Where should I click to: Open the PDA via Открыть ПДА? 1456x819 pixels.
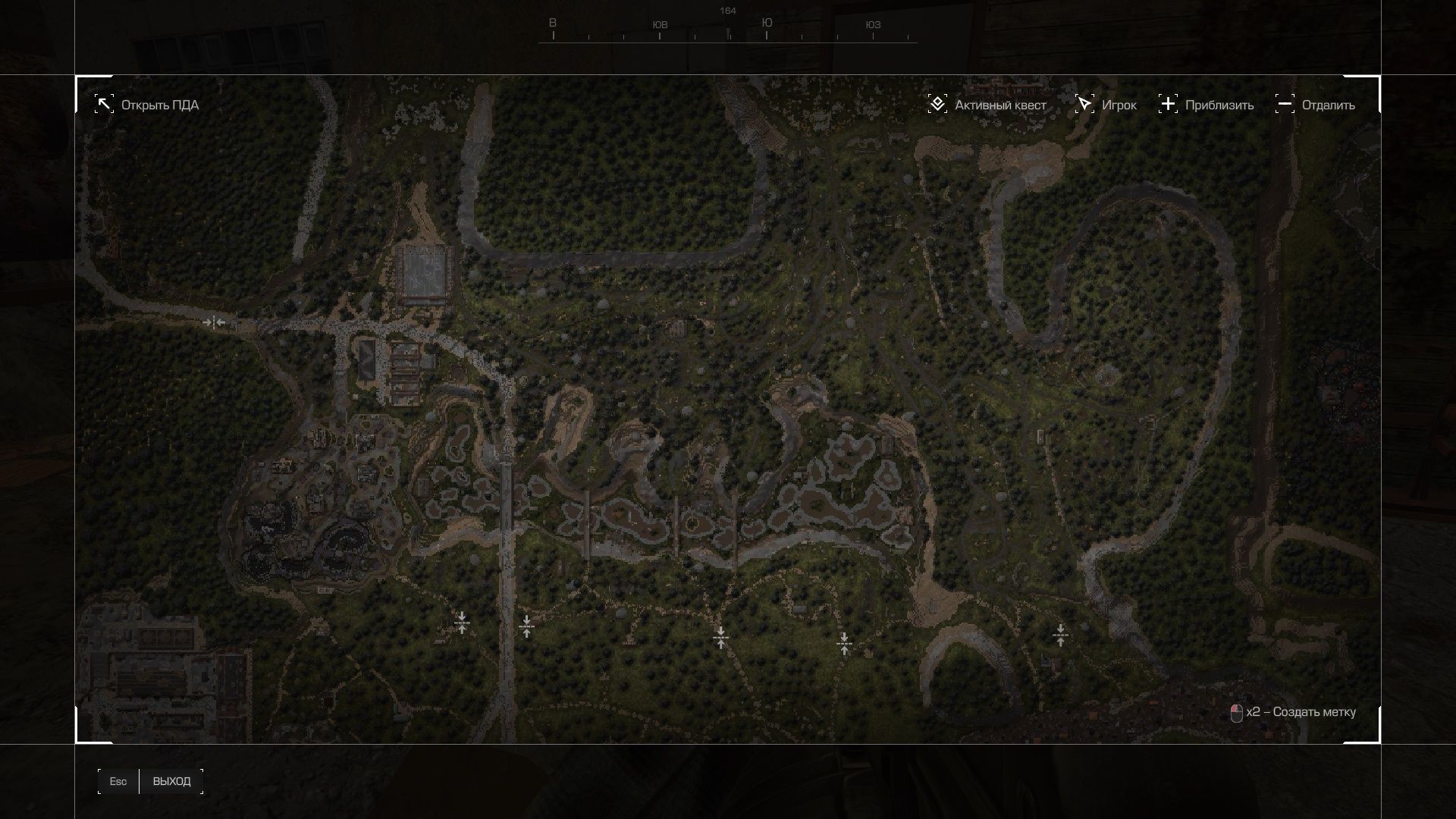click(147, 105)
